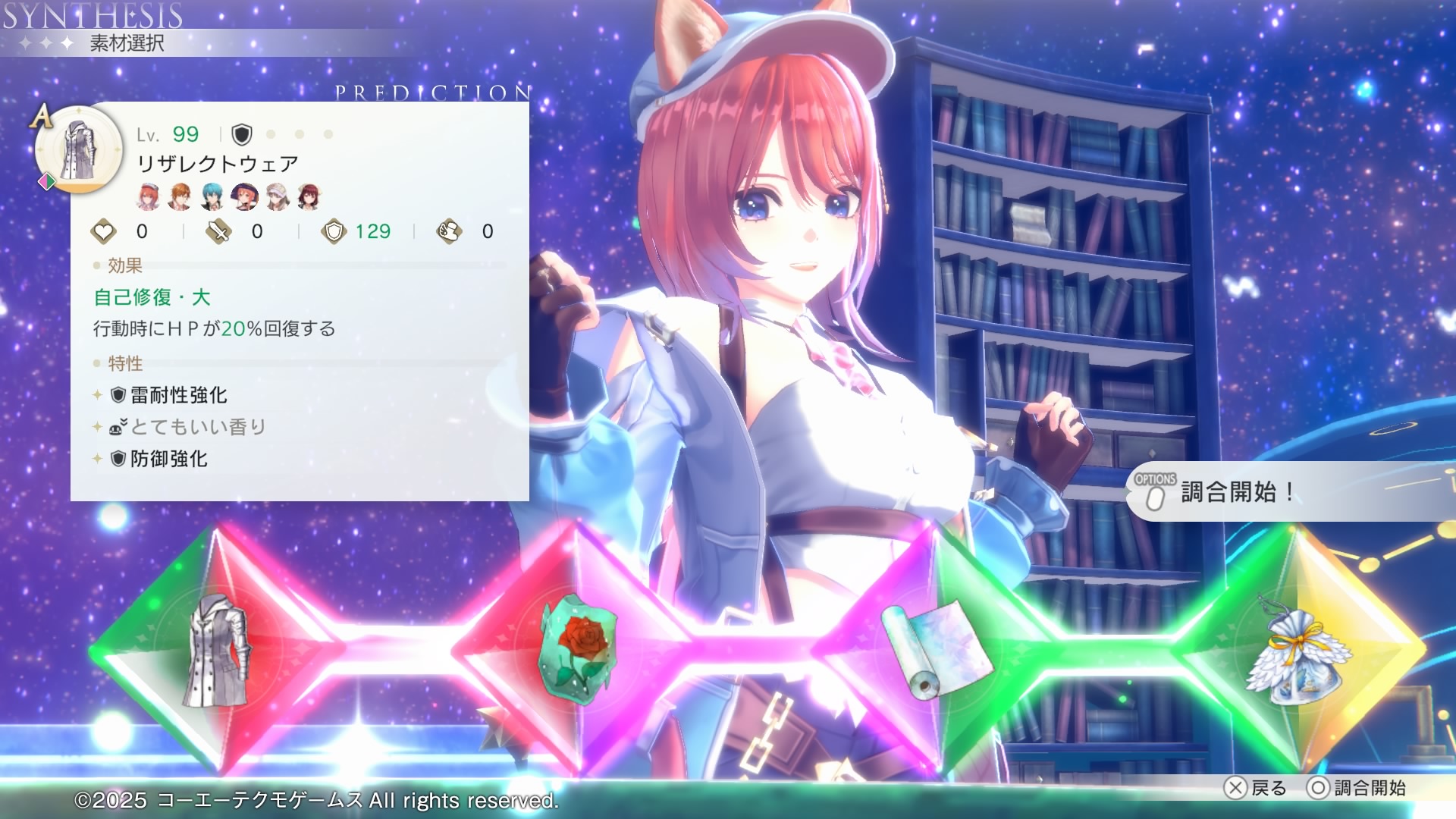The height and width of the screenshot is (819, 1456).
Task: Go back using the 戻る button
Action: pyautogui.click(x=1256, y=788)
